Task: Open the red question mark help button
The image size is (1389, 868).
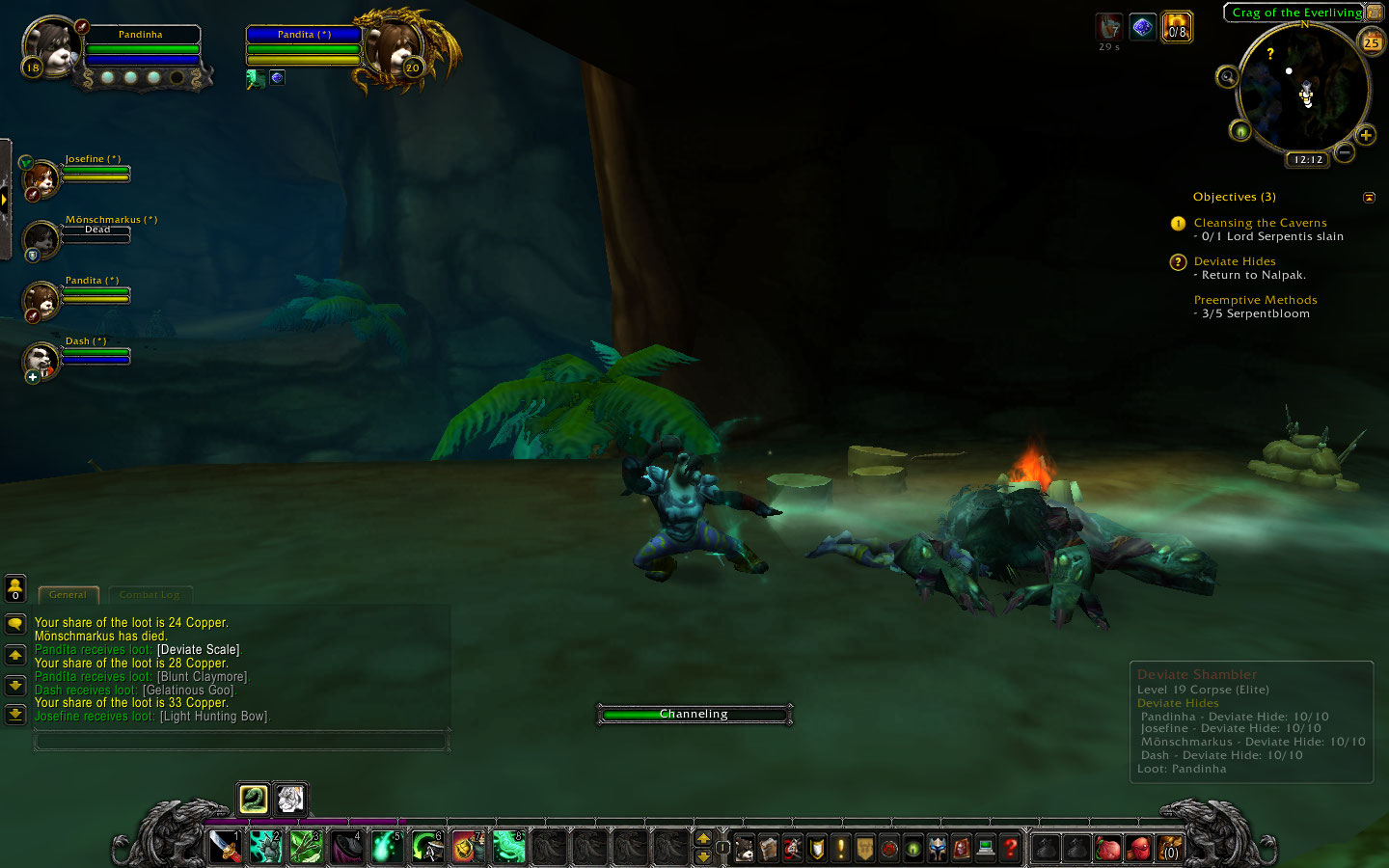Action: [x=1010, y=848]
